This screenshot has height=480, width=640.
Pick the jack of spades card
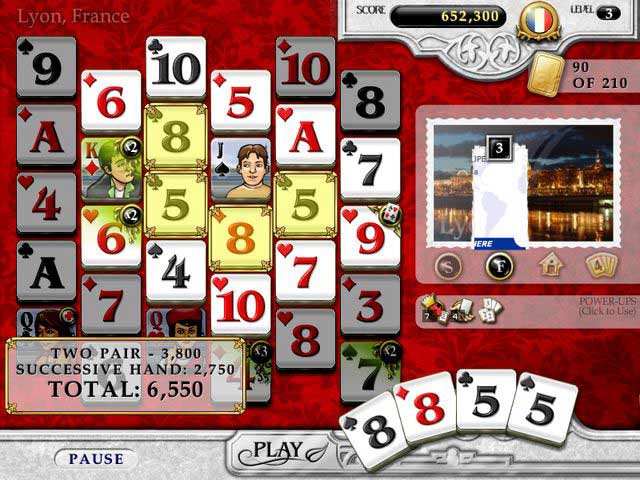coord(240,168)
